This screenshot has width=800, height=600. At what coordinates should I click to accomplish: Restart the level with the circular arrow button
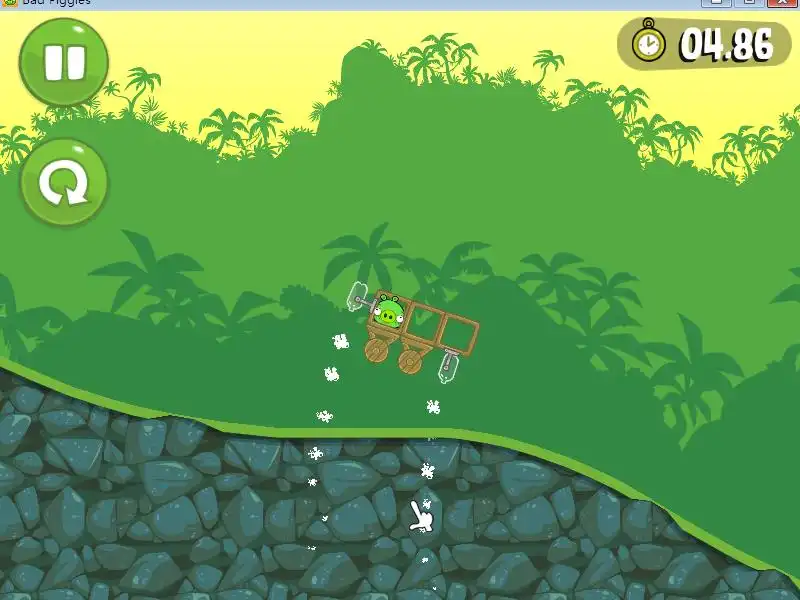click(64, 184)
